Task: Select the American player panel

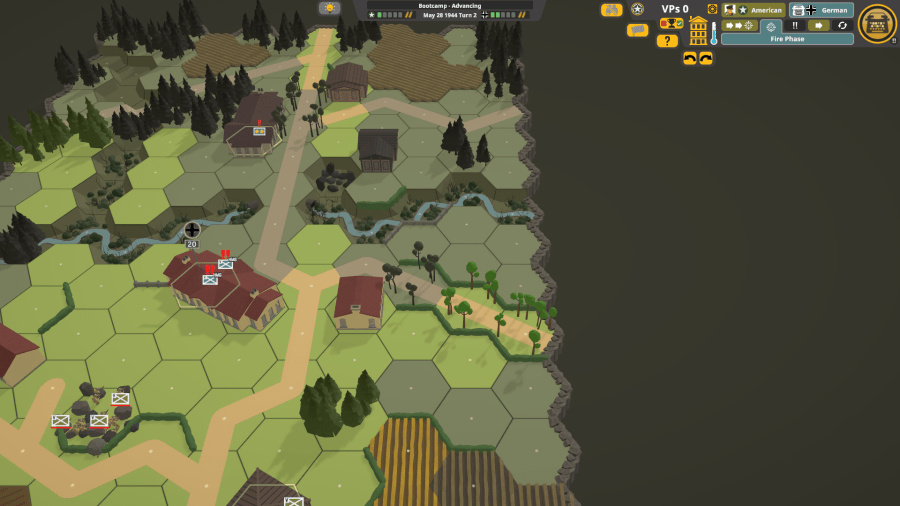Action: click(x=753, y=10)
